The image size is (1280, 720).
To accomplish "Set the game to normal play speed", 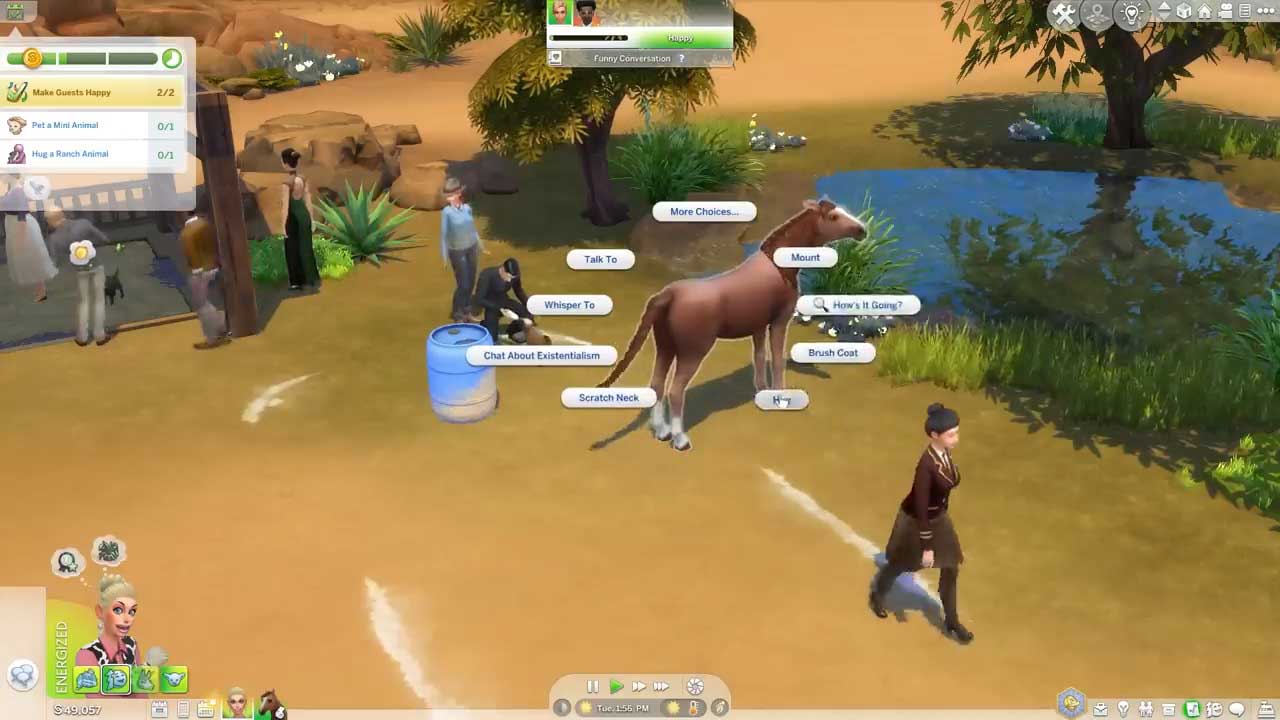I will coord(616,687).
